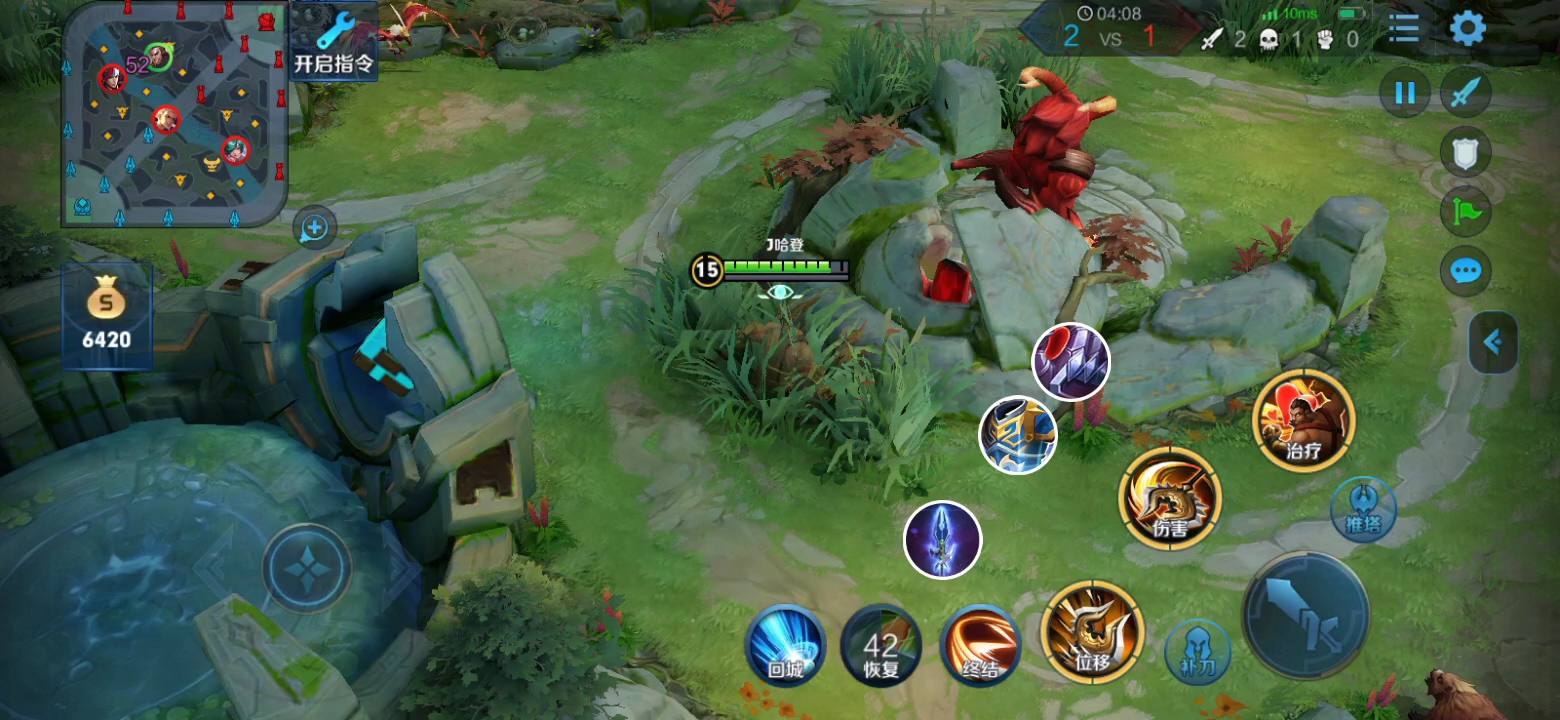Tap the 补刀 last-hit button
Screen dimensions: 1560x720
pos(1198,652)
